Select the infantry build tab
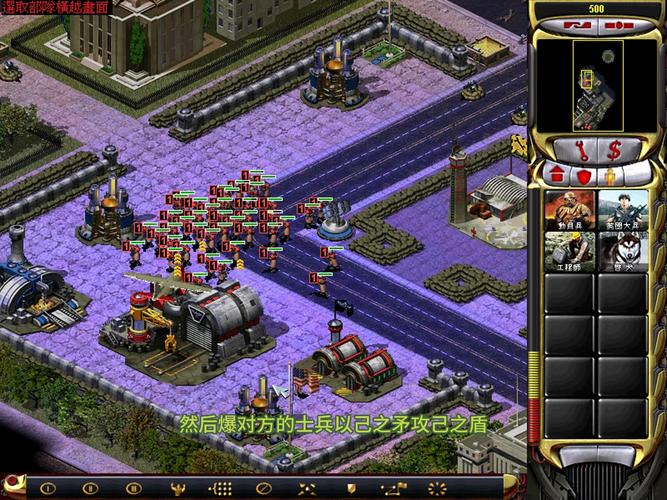The height and width of the screenshot is (500, 667). tap(608, 176)
